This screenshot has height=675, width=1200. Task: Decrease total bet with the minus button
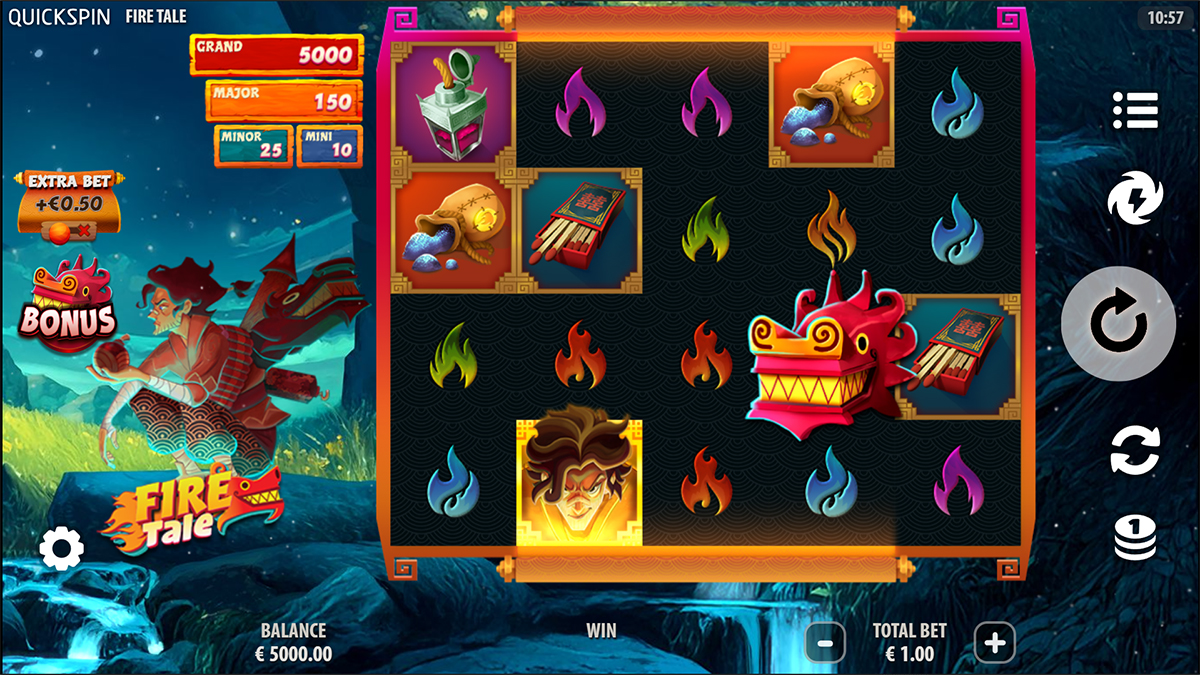tap(825, 643)
